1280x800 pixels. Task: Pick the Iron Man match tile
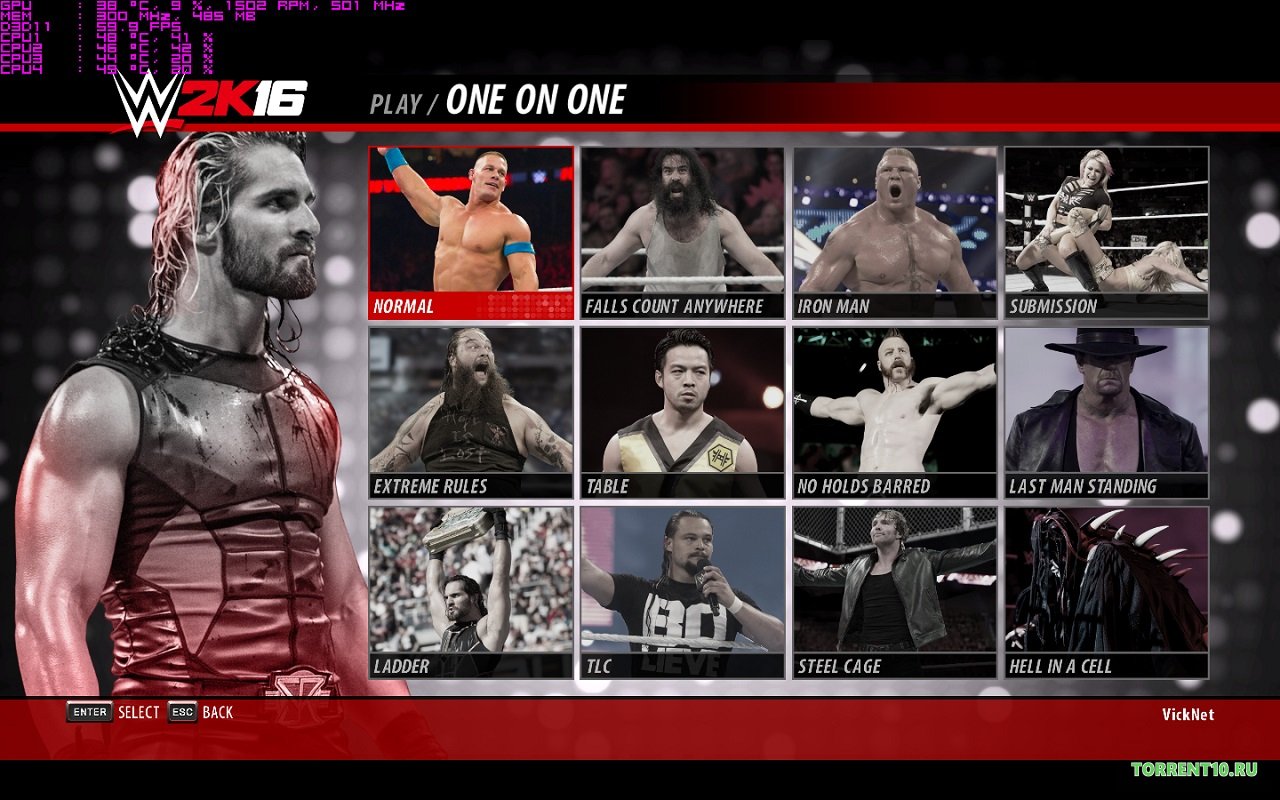coord(895,233)
